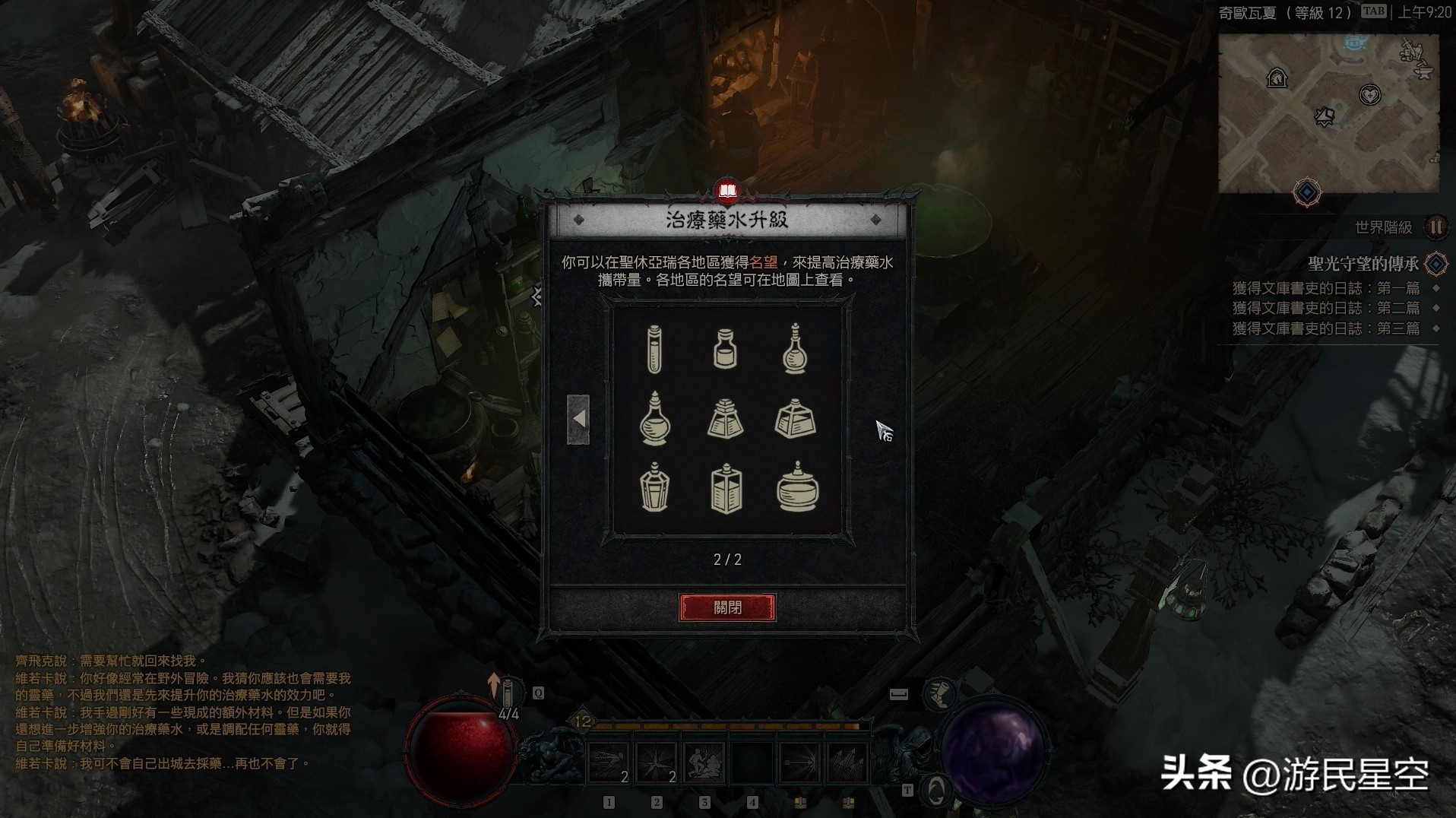Use the arrow barrage skill
Image resolution: width=1456 pixels, height=818 pixels.
(x=847, y=763)
